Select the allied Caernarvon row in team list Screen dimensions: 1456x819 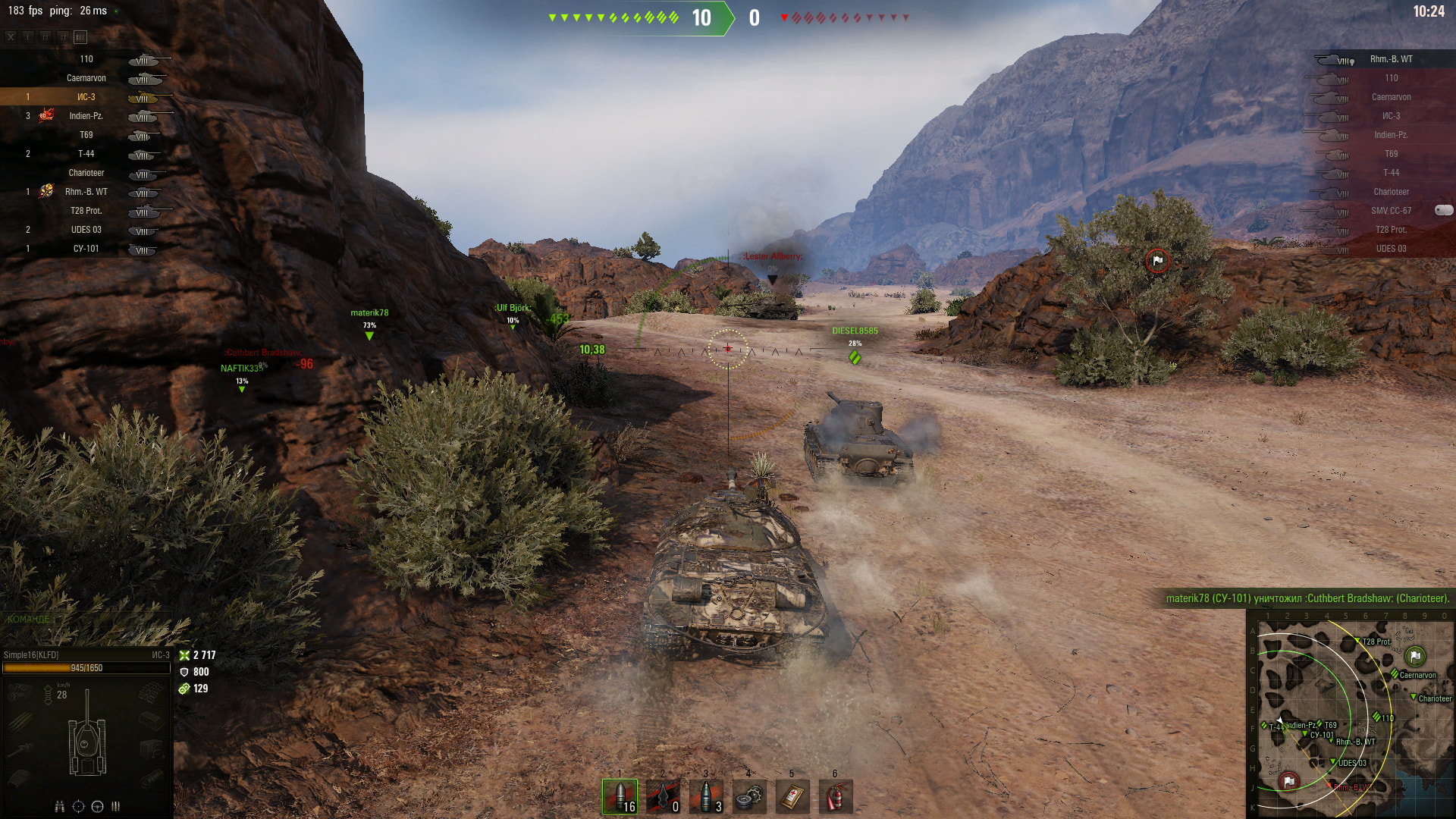pos(86,78)
